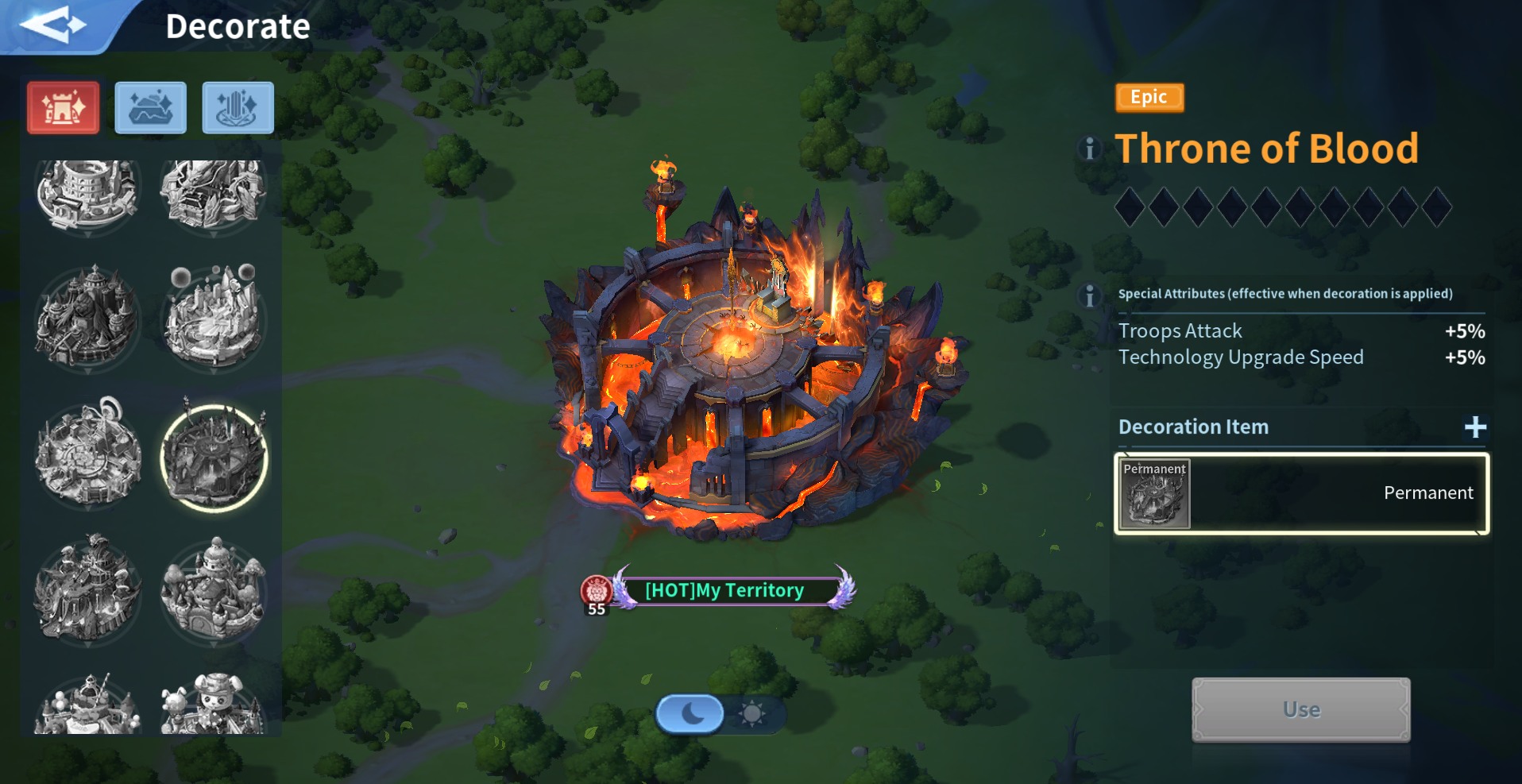Viewport: 1522px width, 784px height.
Task: Switch preview to daytime with sun icon
Action: click(x=751, y=713)
